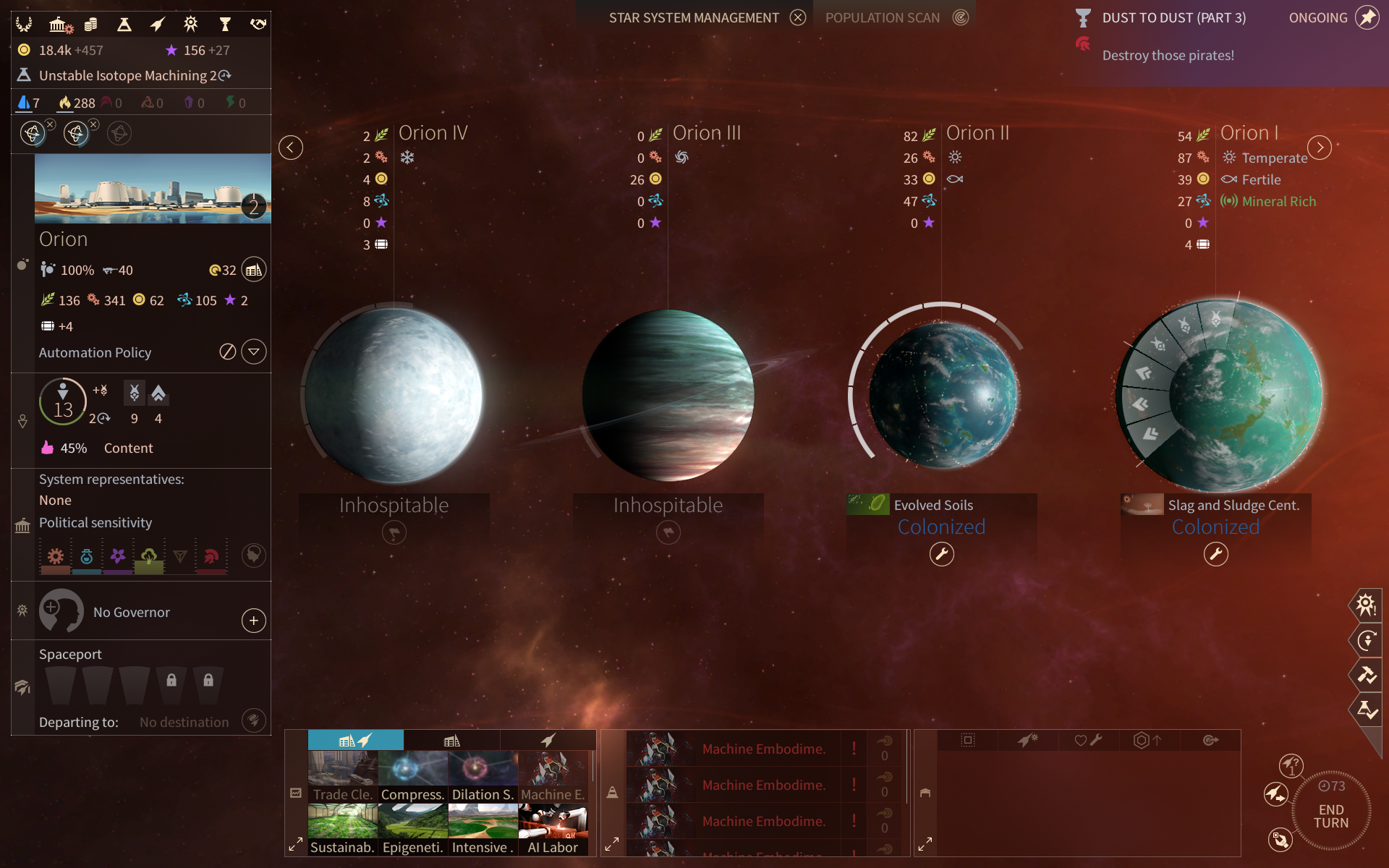Open Orion I planet improvement wrench
Viewport: 1389px width, 868px height.
[x=1215, y=555]
